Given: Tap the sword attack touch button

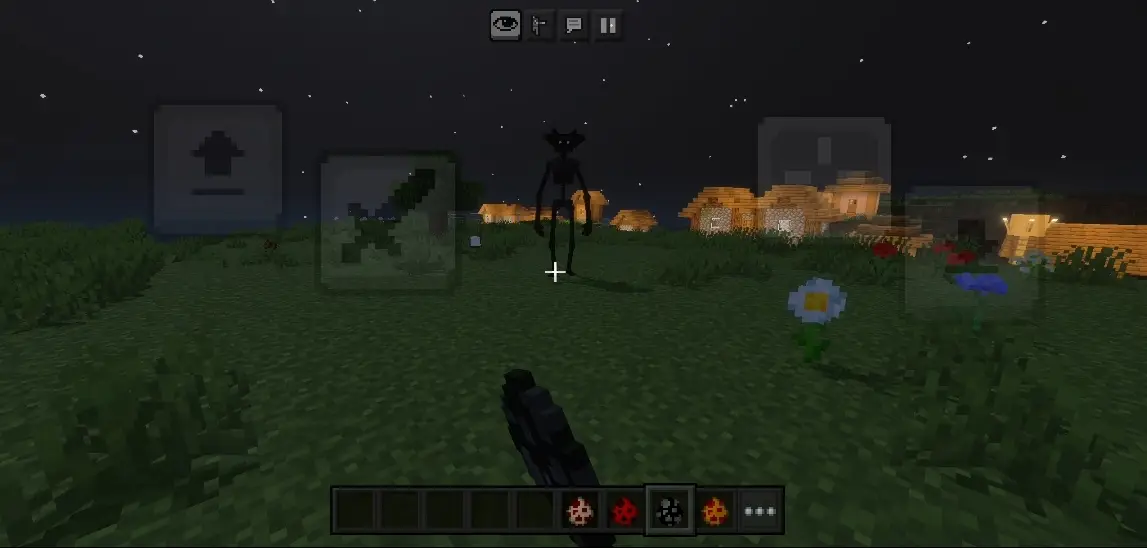Looking at the screenshot, I should tap(388, 222).
